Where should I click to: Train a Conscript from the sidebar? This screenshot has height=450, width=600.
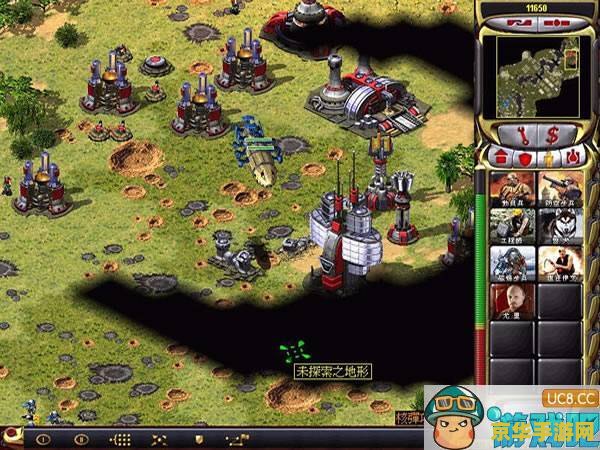click(x=511, y=189)
